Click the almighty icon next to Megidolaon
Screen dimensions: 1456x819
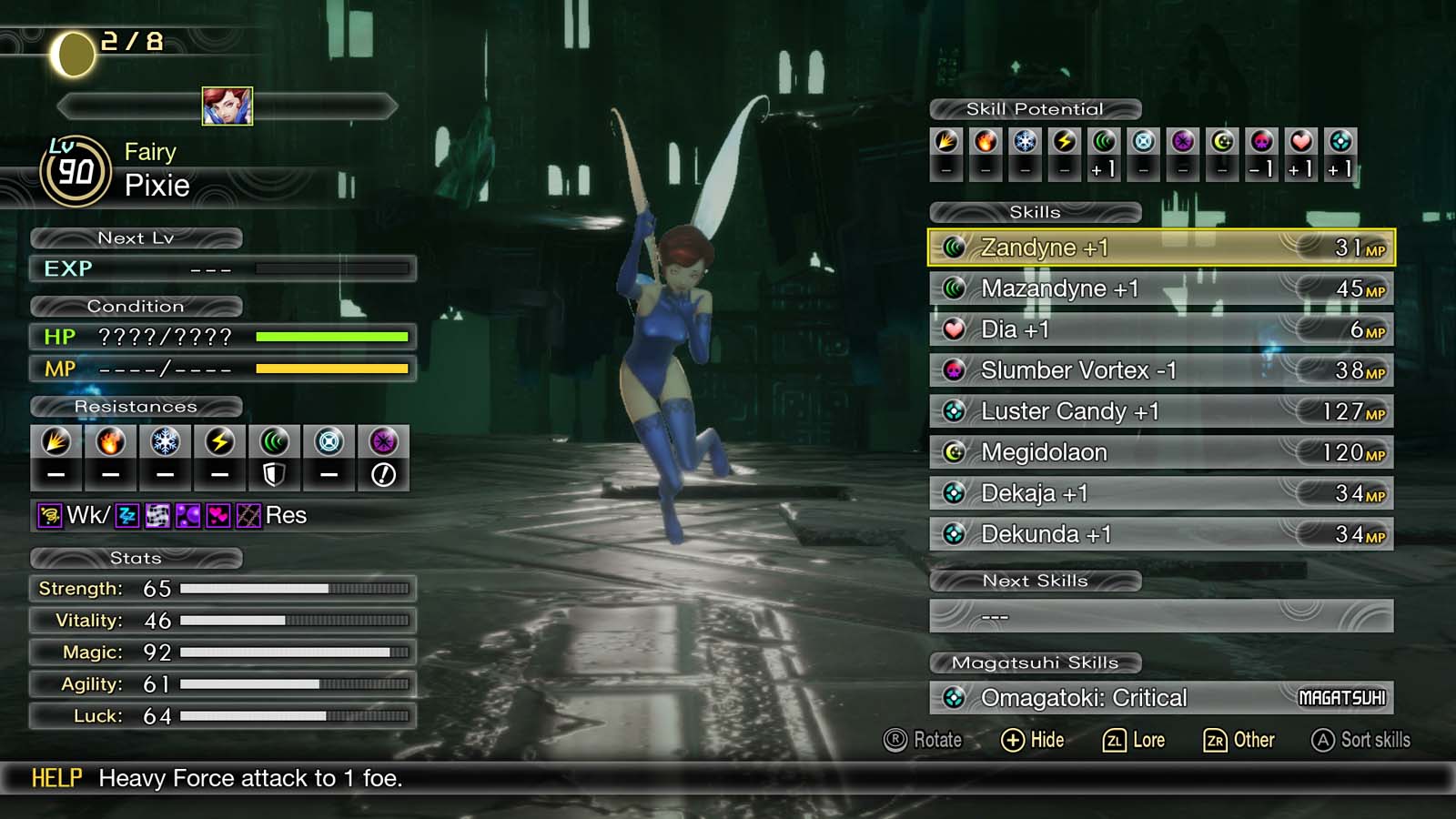[954, 451]
